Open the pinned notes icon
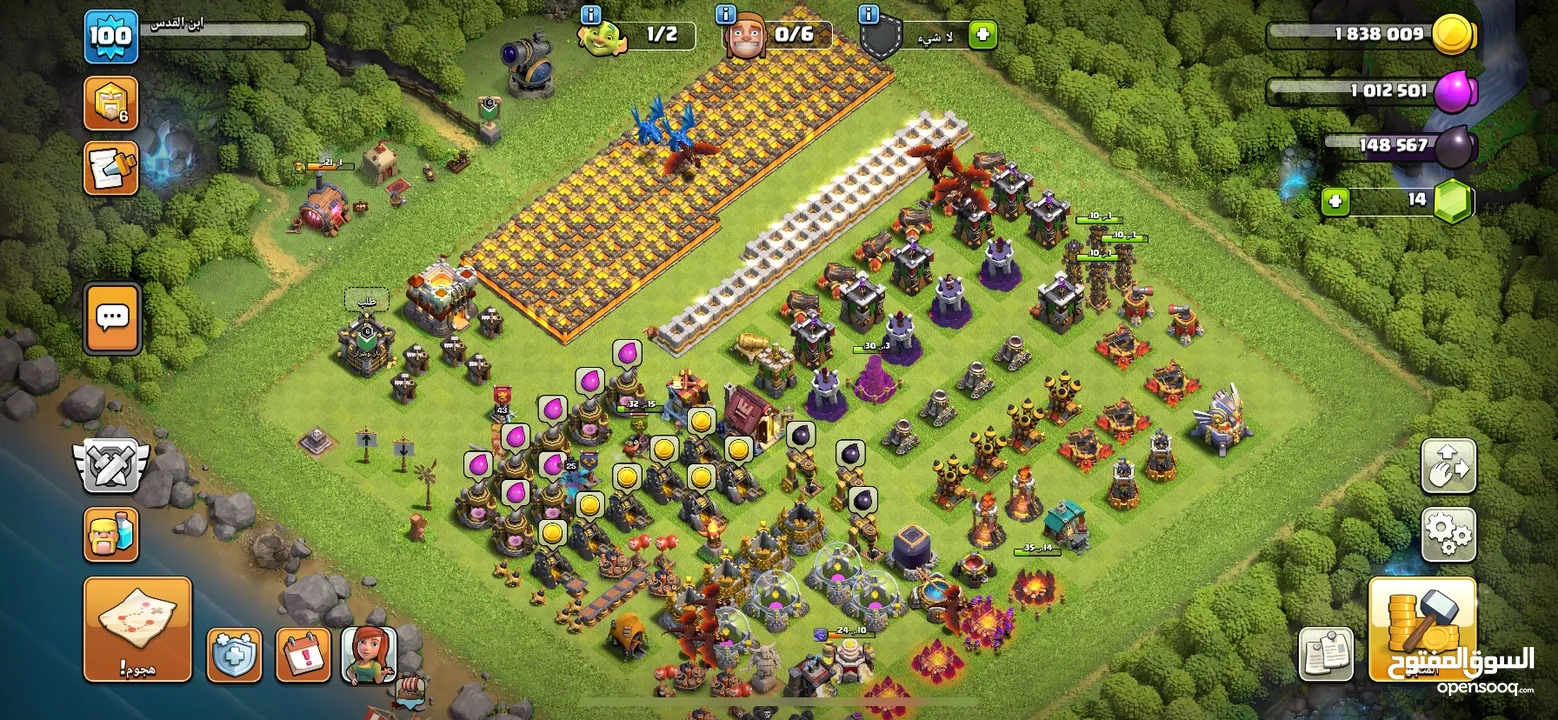Screen dimensions: 1558x720 (x=1326, y=654)
